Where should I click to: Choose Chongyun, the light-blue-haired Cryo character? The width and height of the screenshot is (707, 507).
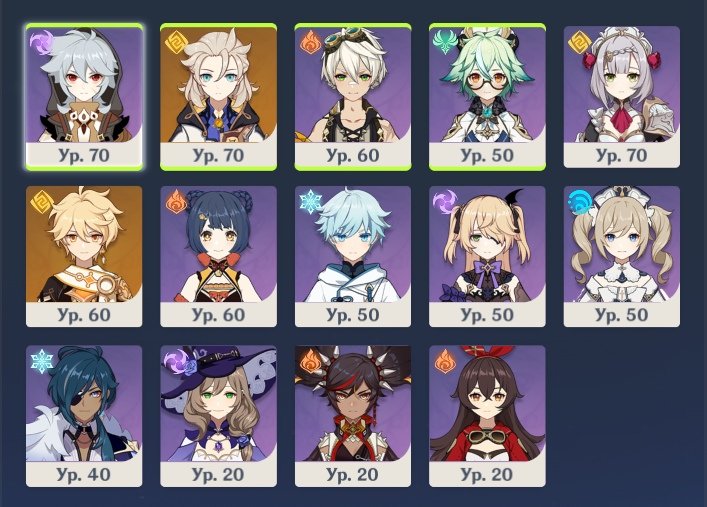(353, 256)
